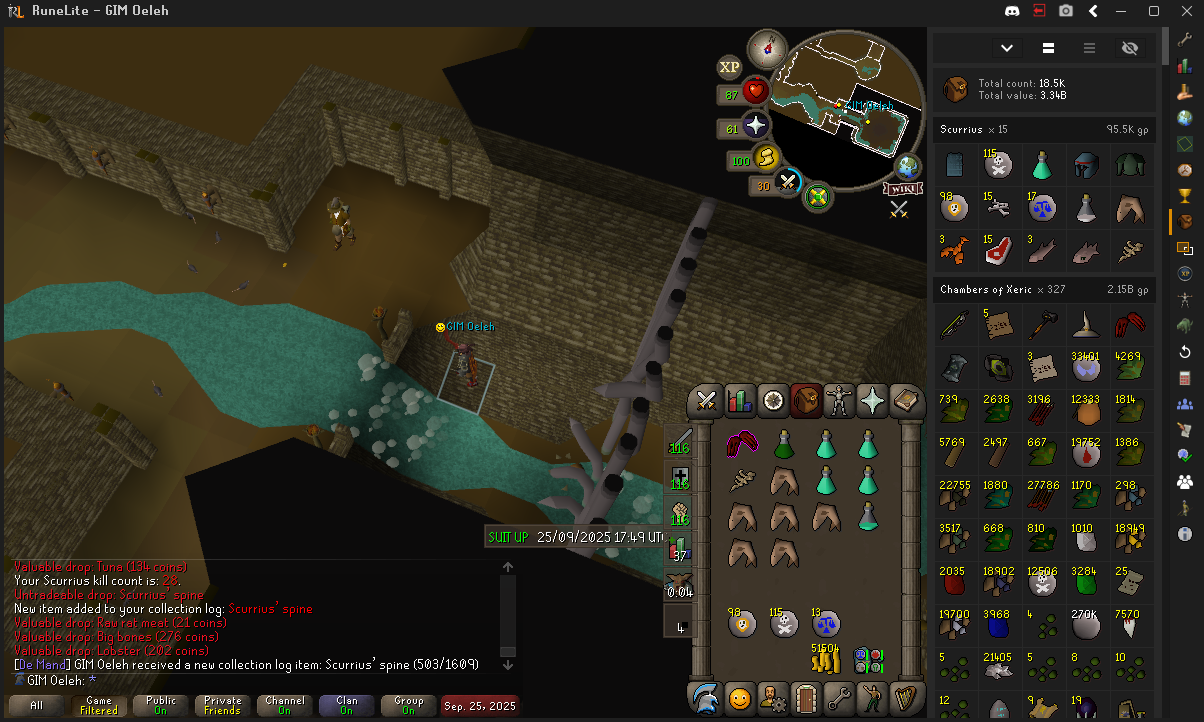
Task: Click the compass to face north
Action: [770, 45]
